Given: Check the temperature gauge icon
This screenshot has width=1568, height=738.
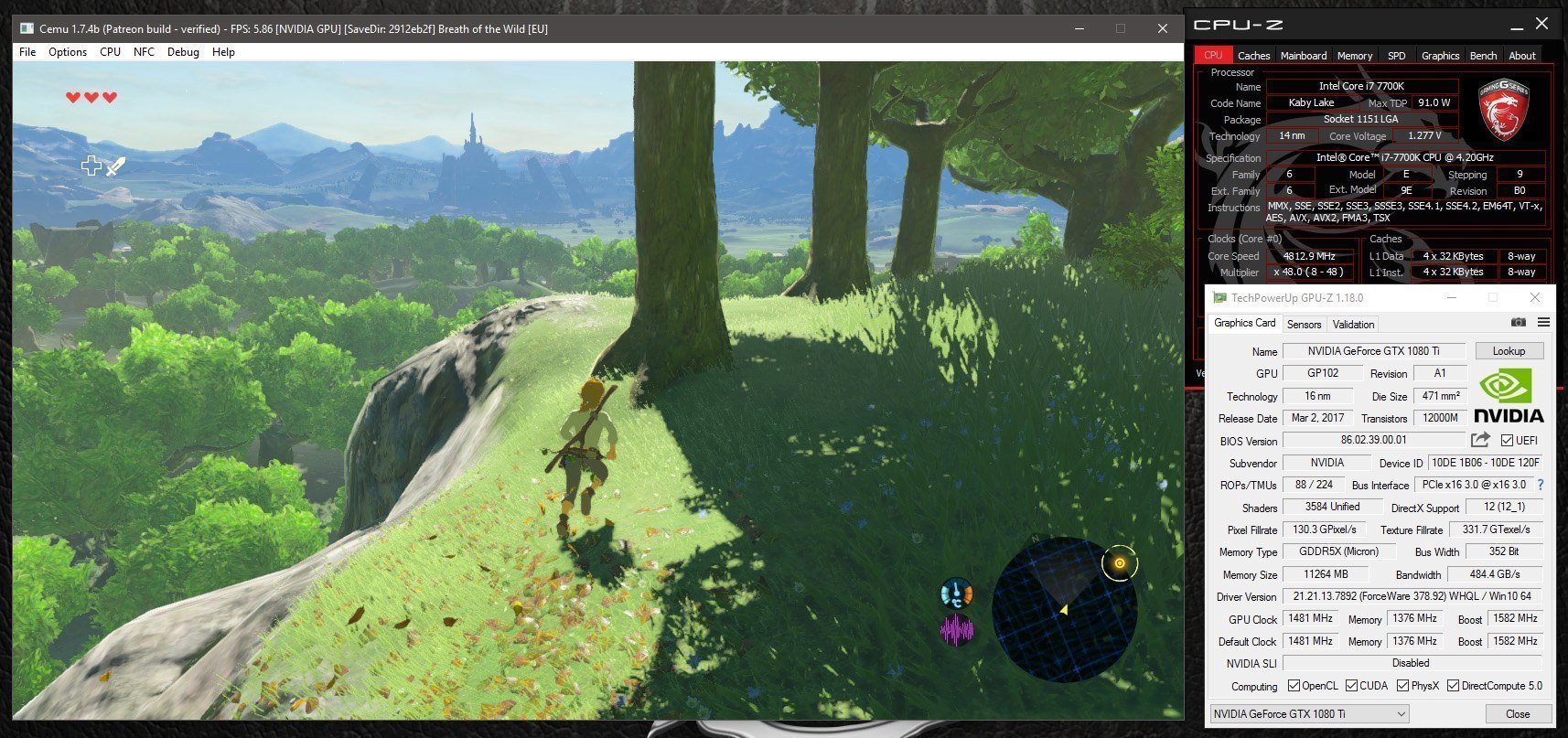Looking at the screenshot, I should pyautogui.click(x=956, y=594).
